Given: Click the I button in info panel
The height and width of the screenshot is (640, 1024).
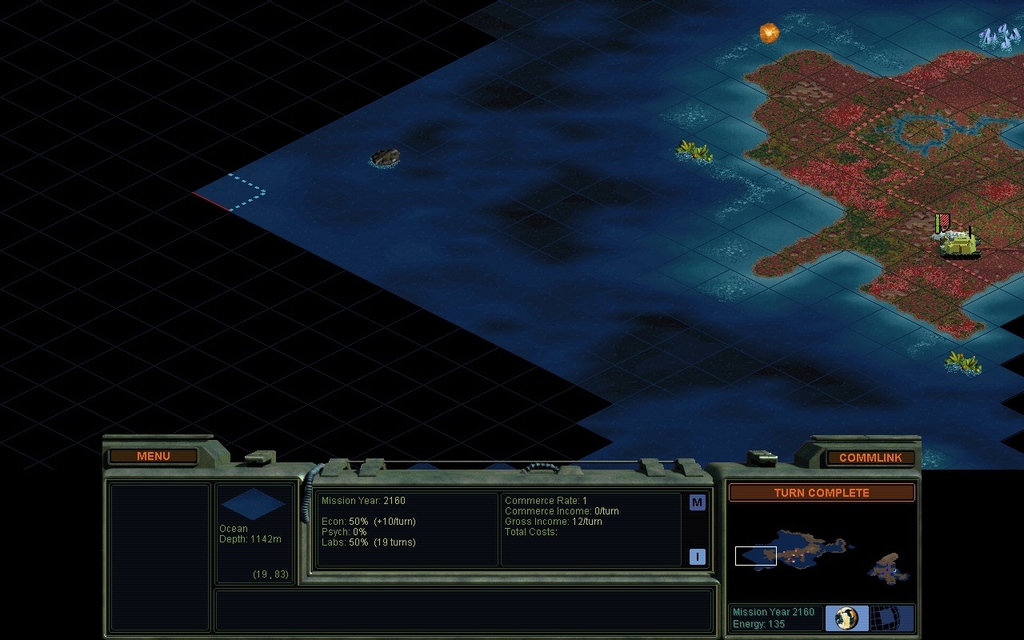Looking at the screenshot, I should 697,557.
